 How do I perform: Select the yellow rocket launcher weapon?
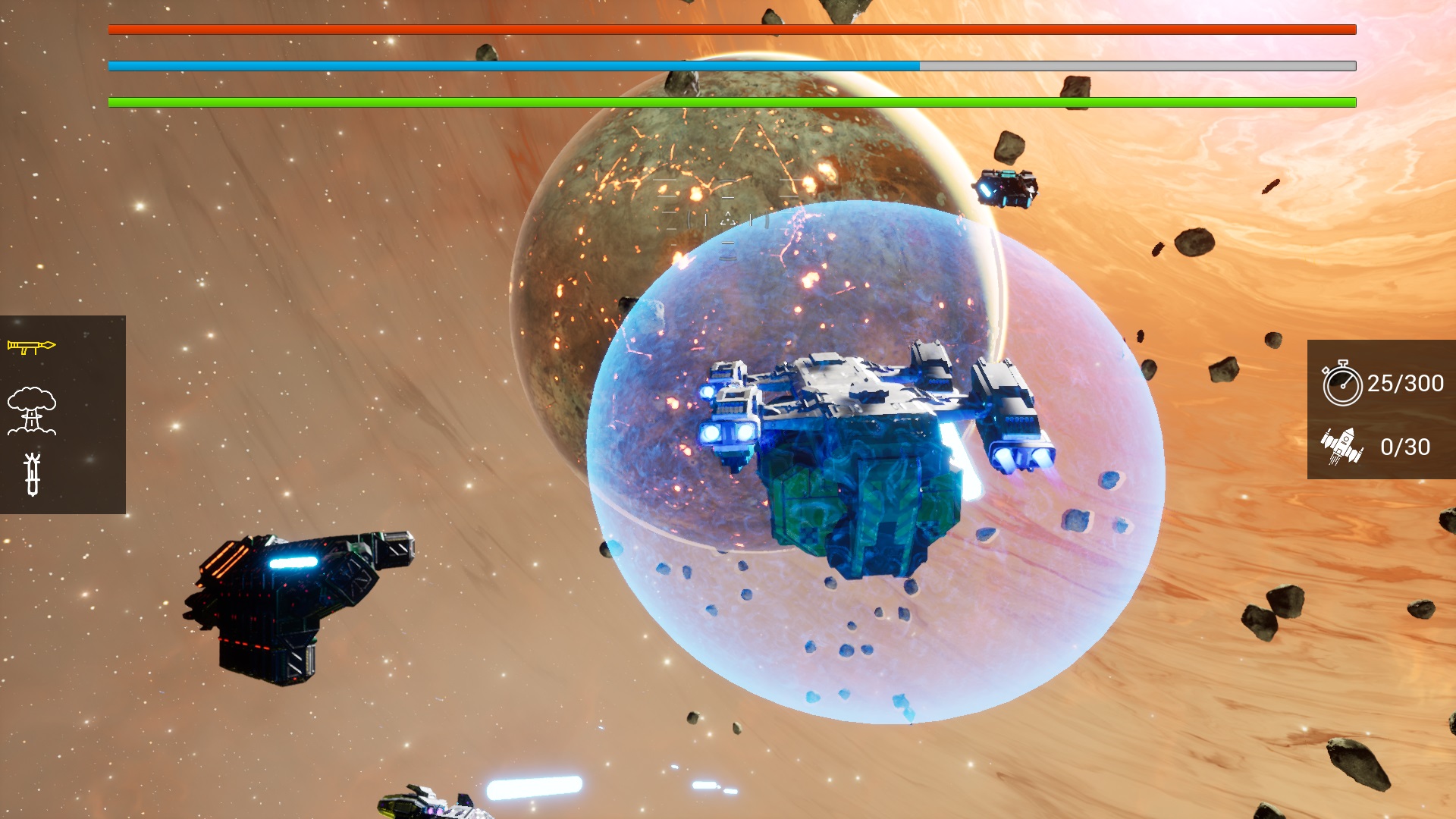[x=32, y=347]
